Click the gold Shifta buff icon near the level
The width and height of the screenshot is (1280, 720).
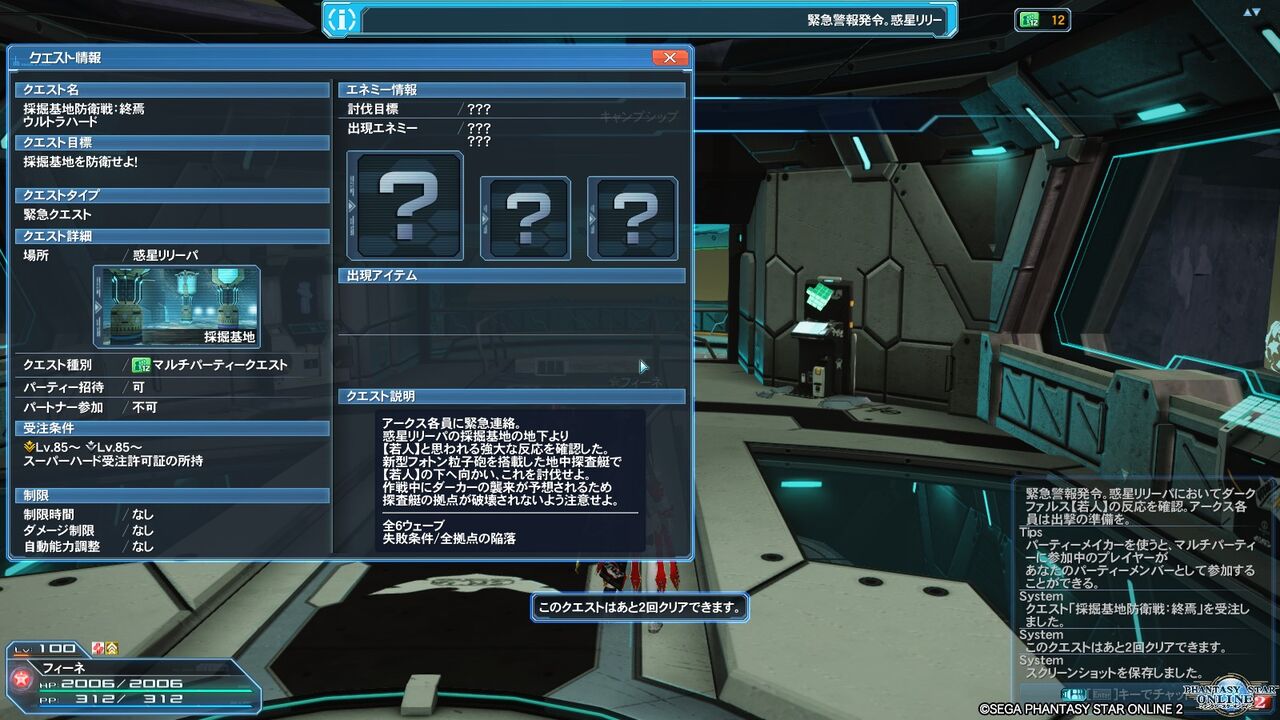(x=113, y=648)
